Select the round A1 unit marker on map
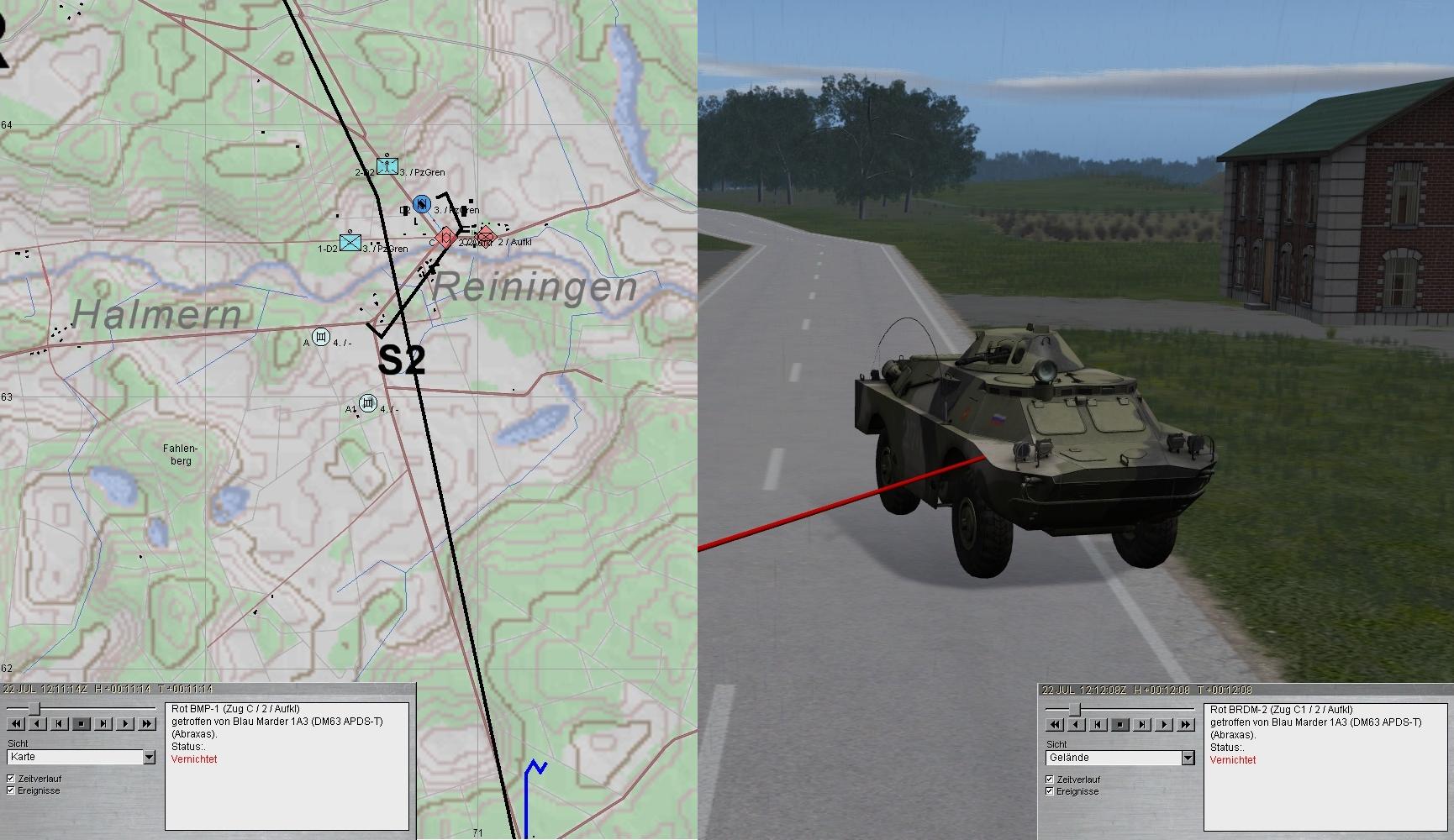 [367, 403]
